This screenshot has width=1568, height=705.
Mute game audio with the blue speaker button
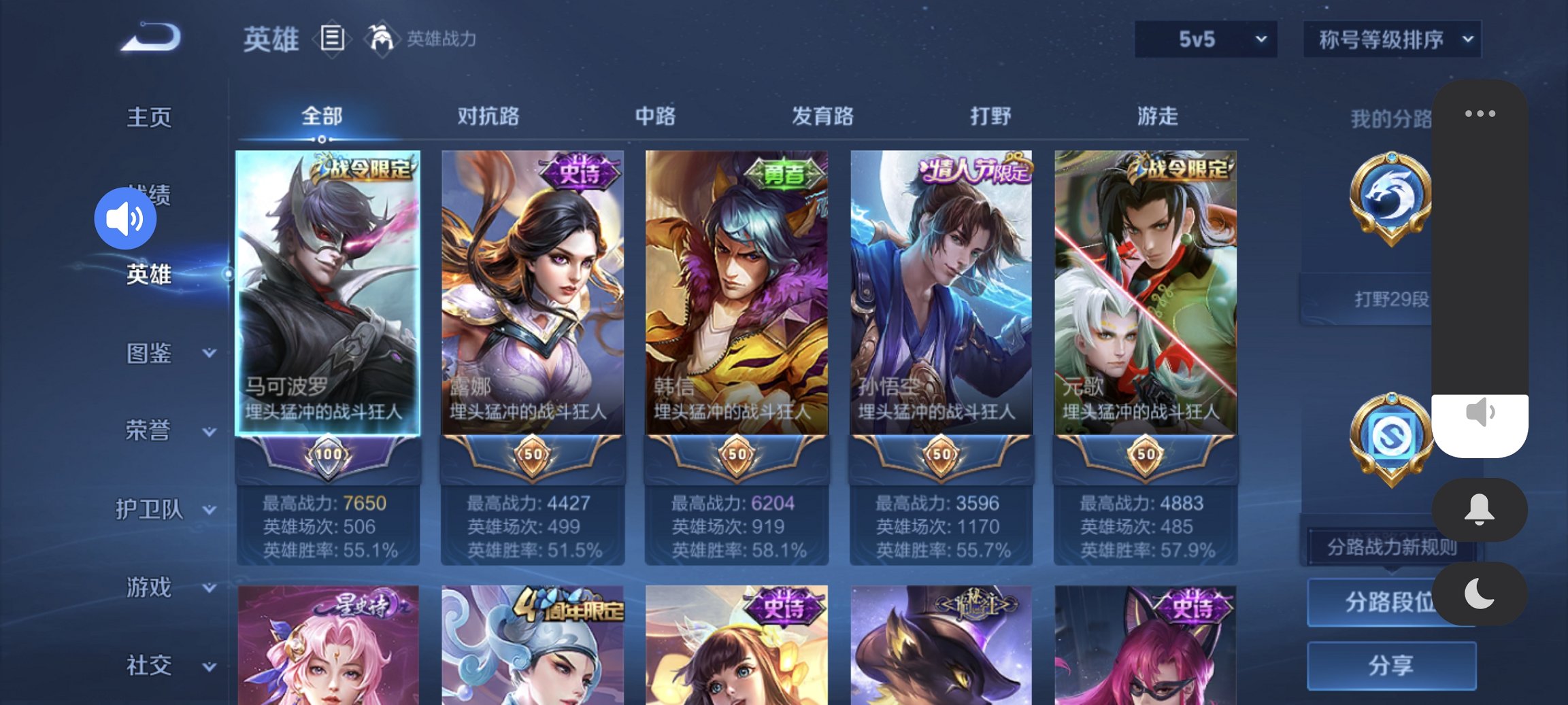(x=125, y=218)
